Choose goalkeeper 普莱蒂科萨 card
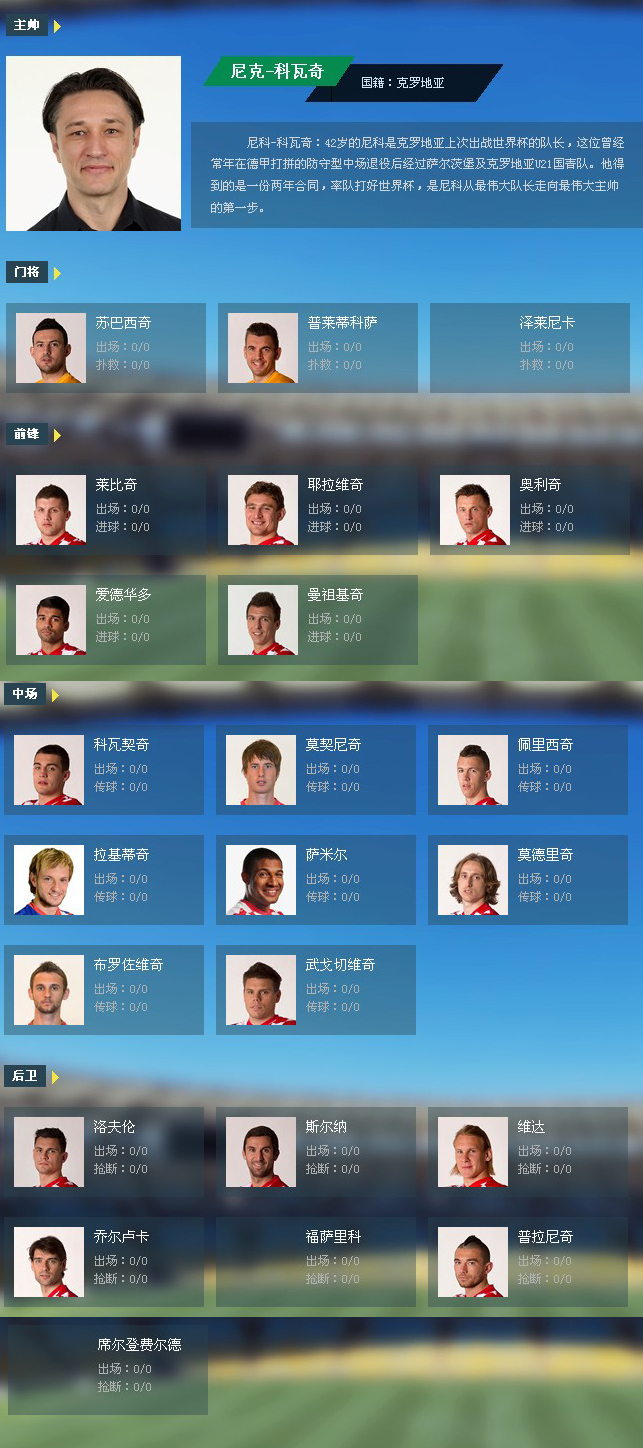Screen dimensions: 643x1448 click(318, 348)
